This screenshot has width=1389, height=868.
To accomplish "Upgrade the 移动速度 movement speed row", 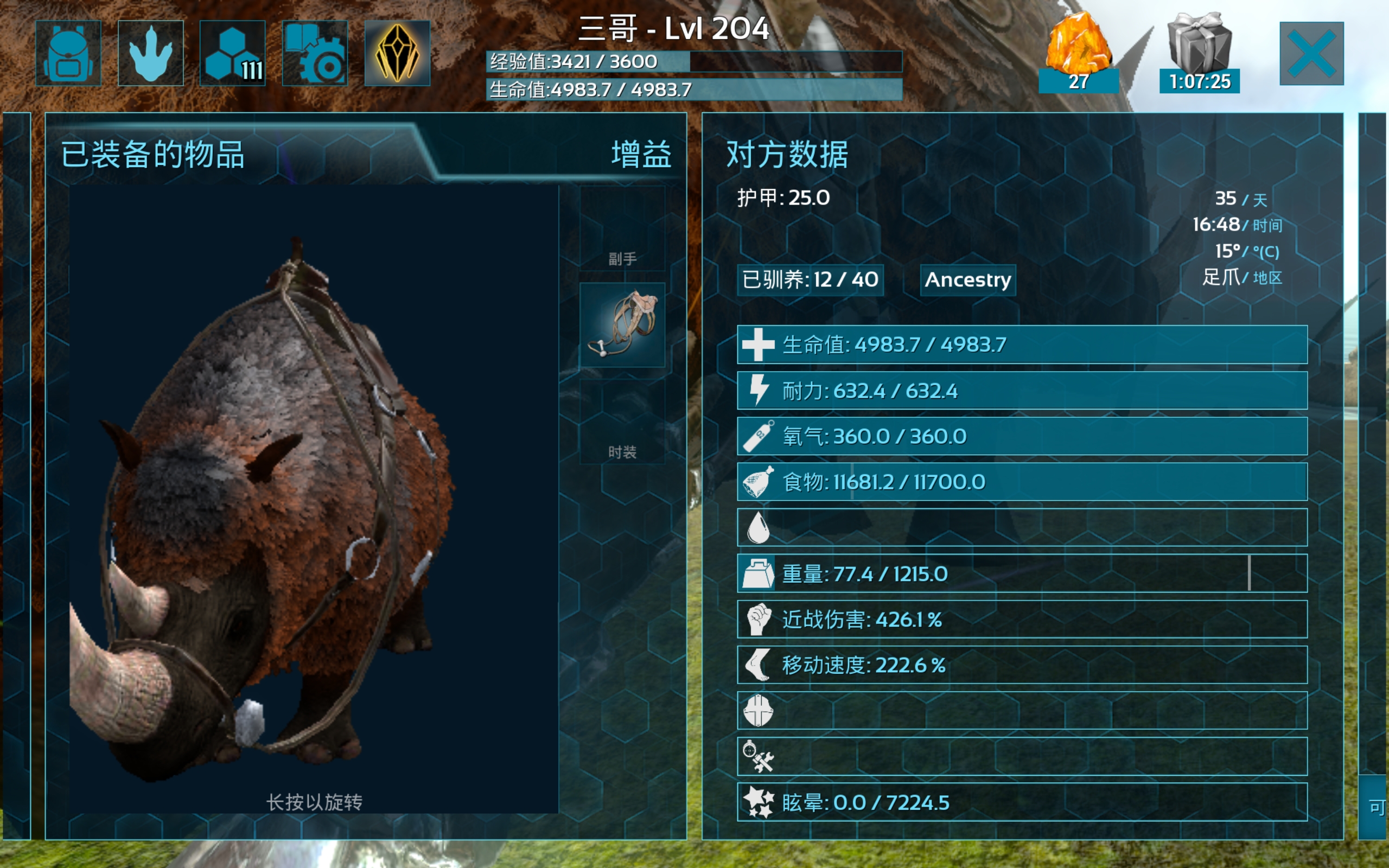I will click(1022, 665).
